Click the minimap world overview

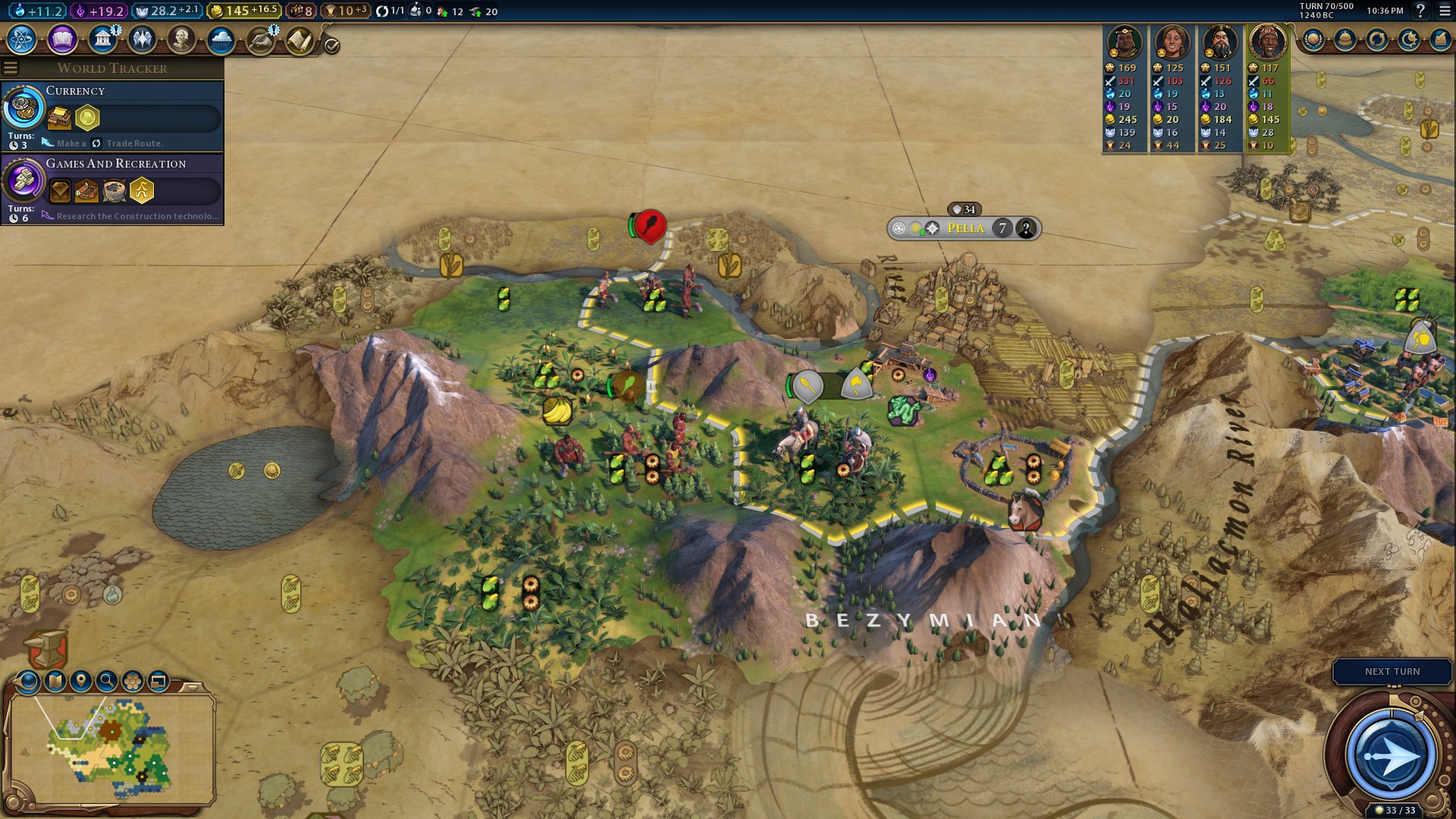point(111,747)
